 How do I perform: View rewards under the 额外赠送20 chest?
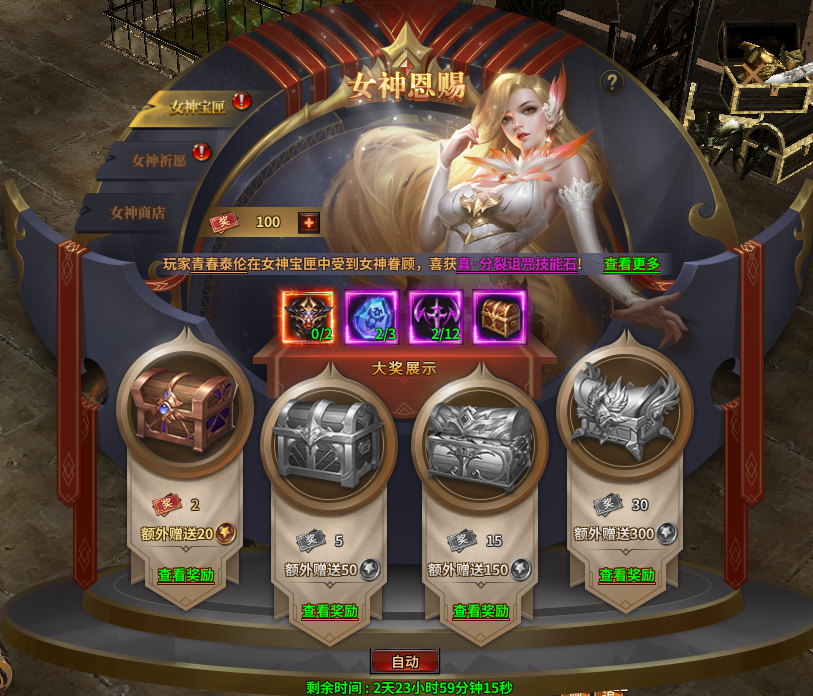186,575
